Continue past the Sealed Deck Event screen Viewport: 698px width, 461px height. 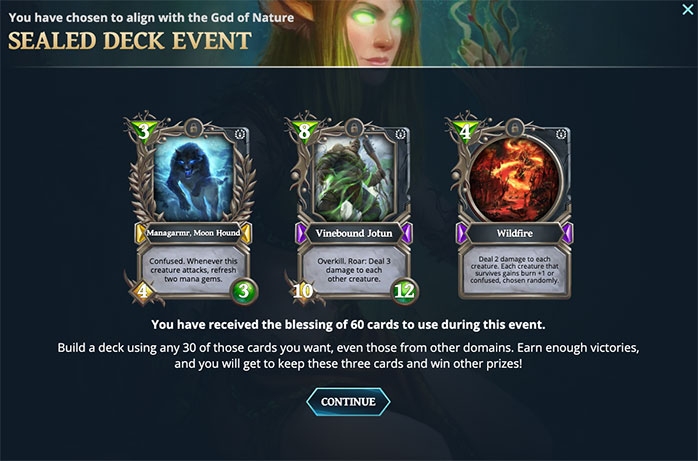(x=348, y=402)
